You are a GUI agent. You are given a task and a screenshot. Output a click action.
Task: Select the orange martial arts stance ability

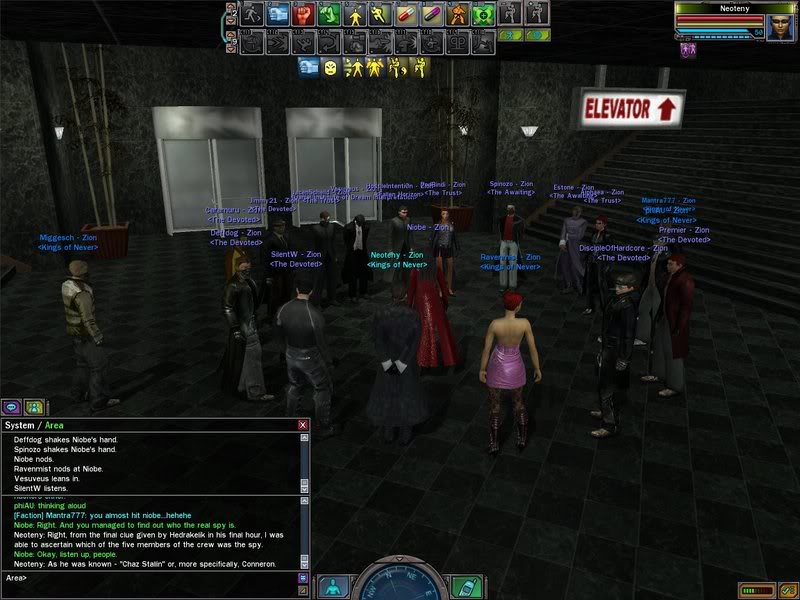pyautogui.click(x=458, y=14)
